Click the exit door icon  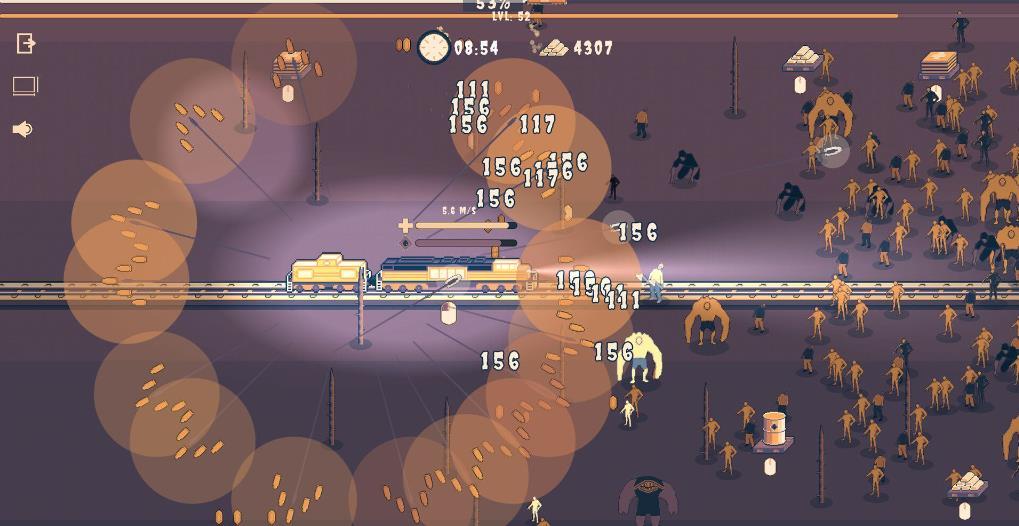tap(26, 43)
